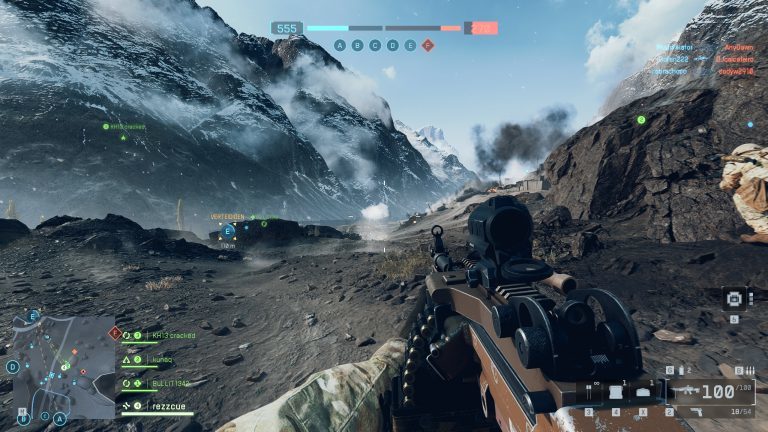The width and height of the screenshot is (768, 432).
Task: Click objective B in the top capture bar
Action: point(358,45)
